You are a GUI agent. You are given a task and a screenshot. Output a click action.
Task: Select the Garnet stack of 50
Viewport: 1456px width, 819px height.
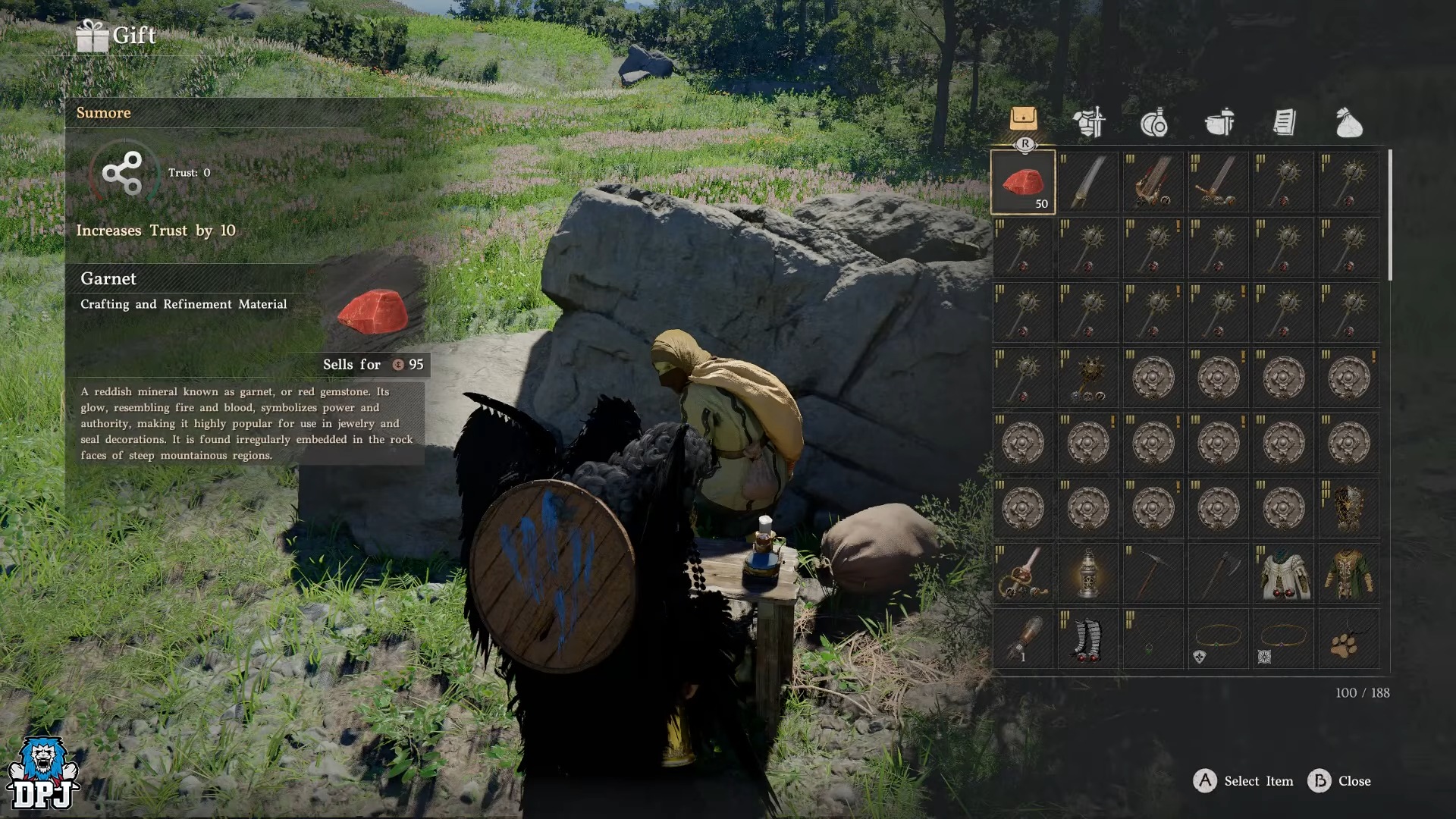click(1023, 182)
